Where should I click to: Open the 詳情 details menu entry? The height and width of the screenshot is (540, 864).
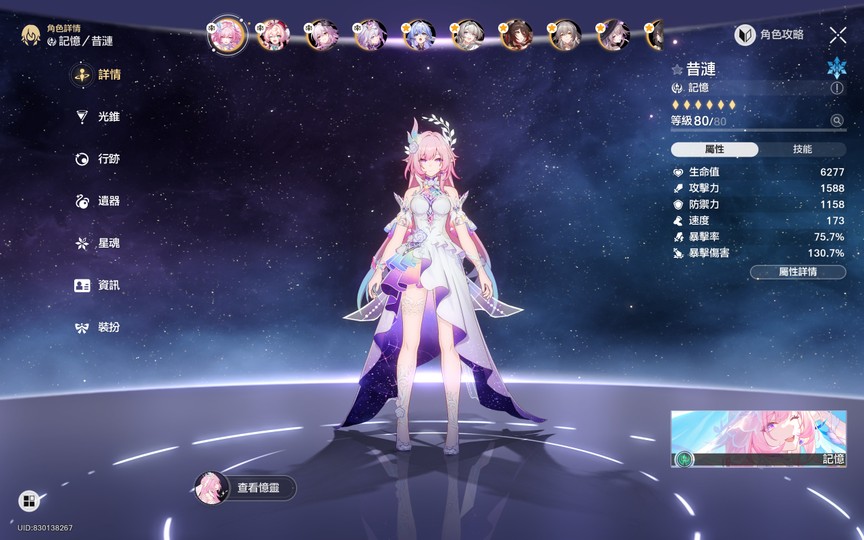(x=99, y=75)
